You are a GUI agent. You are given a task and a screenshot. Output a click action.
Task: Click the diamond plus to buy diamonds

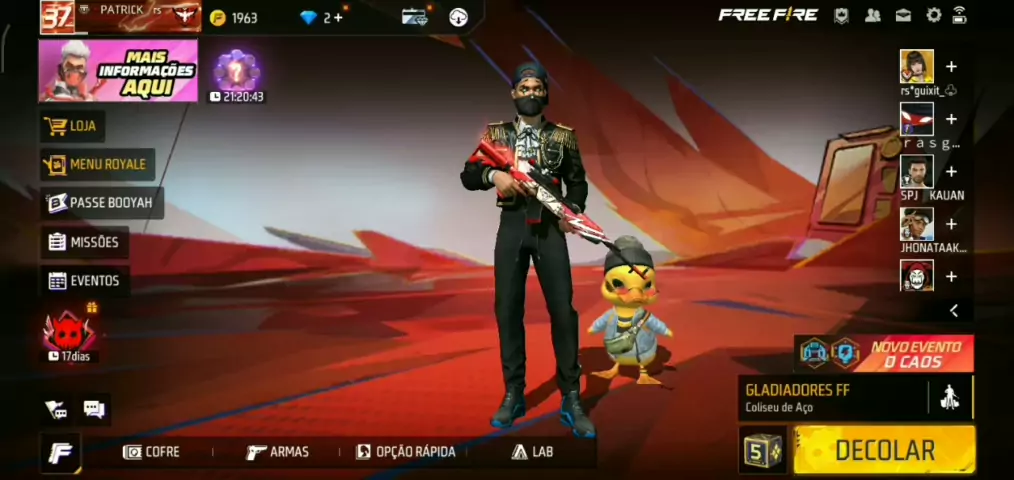pyautogui.click(x=339, y=17)
